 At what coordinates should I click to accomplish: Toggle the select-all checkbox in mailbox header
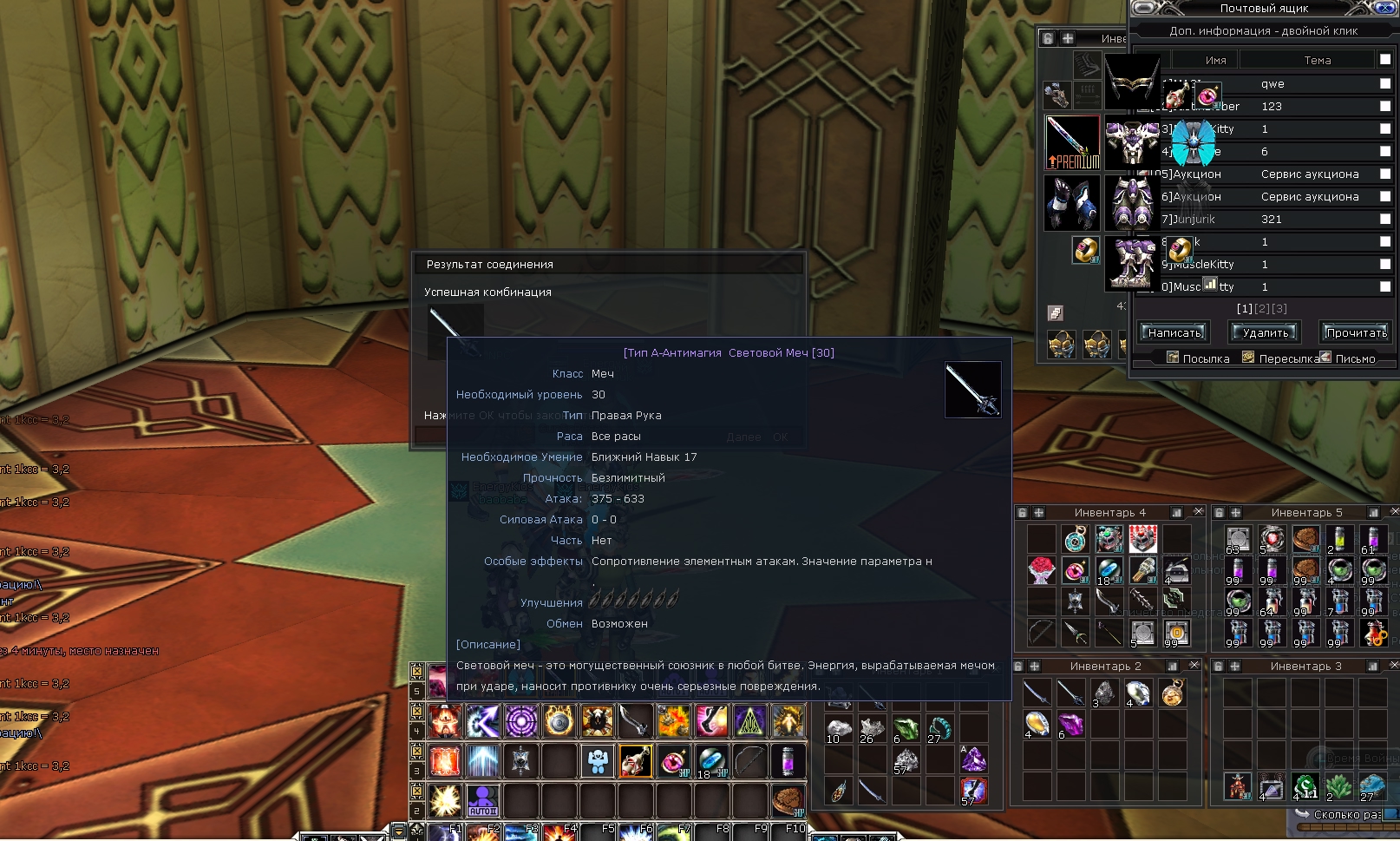click(1385, 60)
